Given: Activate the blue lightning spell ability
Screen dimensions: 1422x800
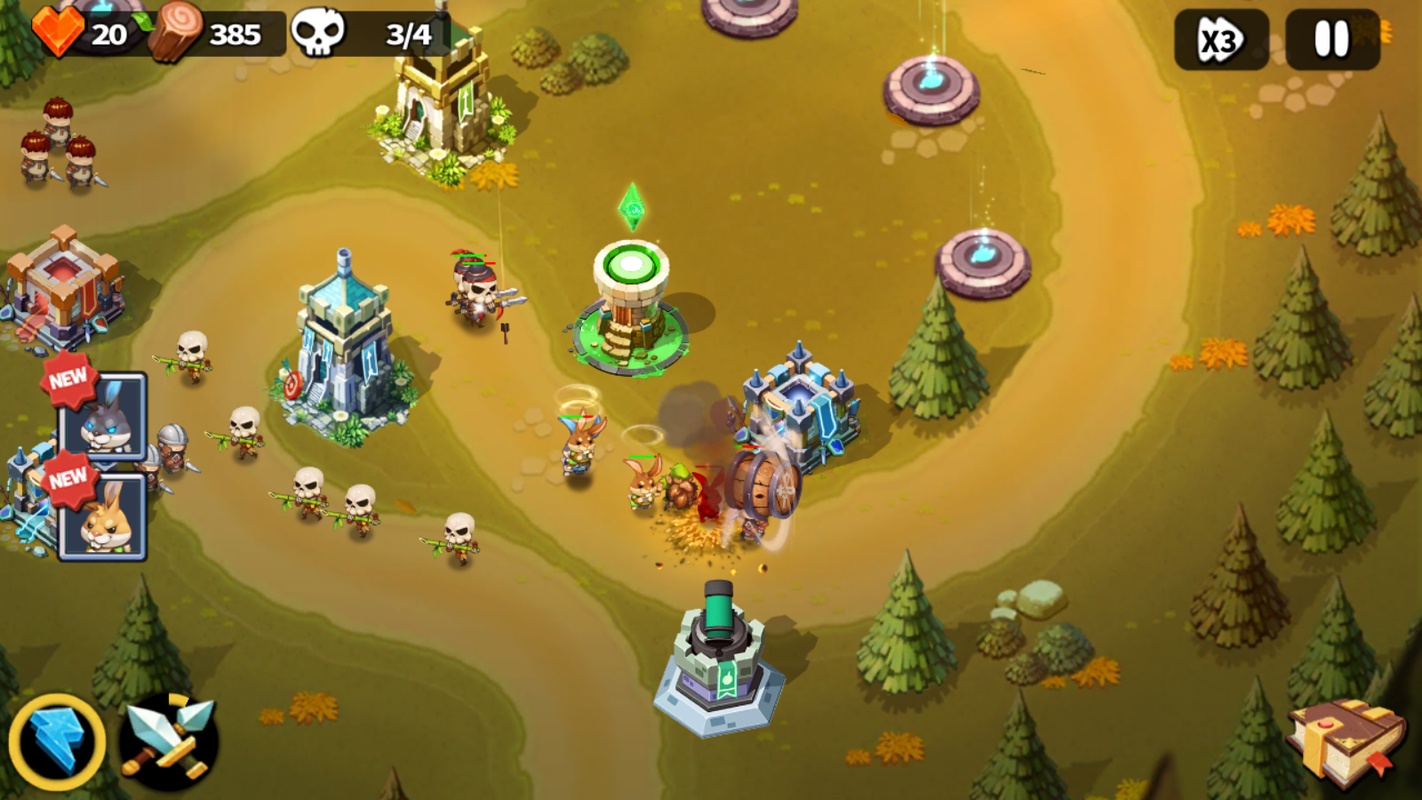Looking at the screenshot, I should point(57,743).
